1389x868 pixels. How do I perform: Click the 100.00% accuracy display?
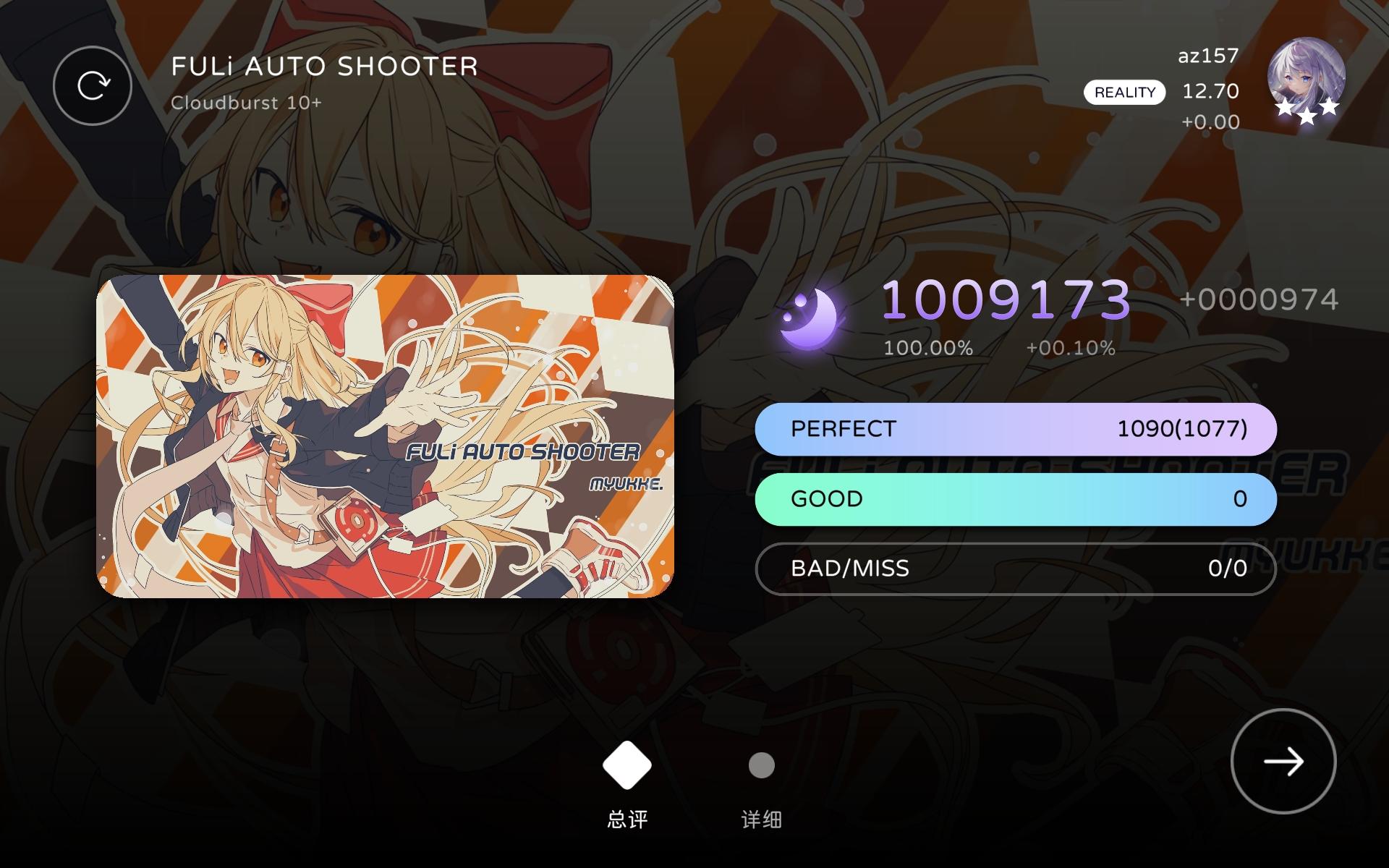[x=928, y=348]
